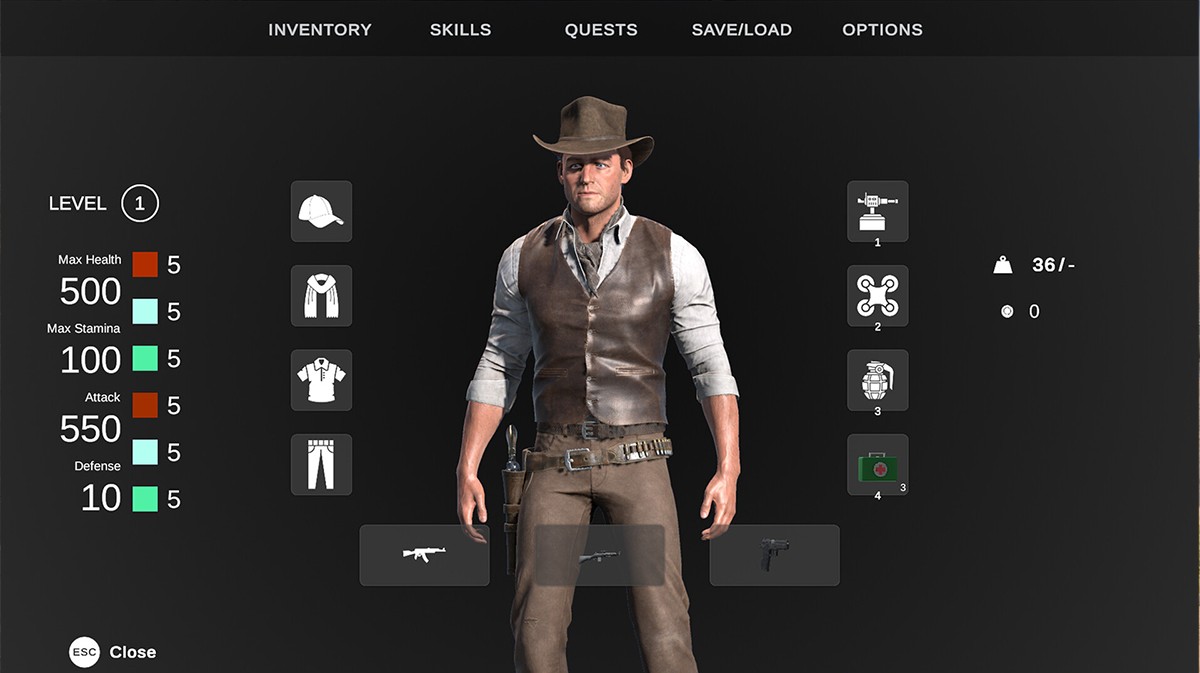Select the green medkit in slot 4
This screenshot has width=1200, height=673.
[x=877, y=464]
